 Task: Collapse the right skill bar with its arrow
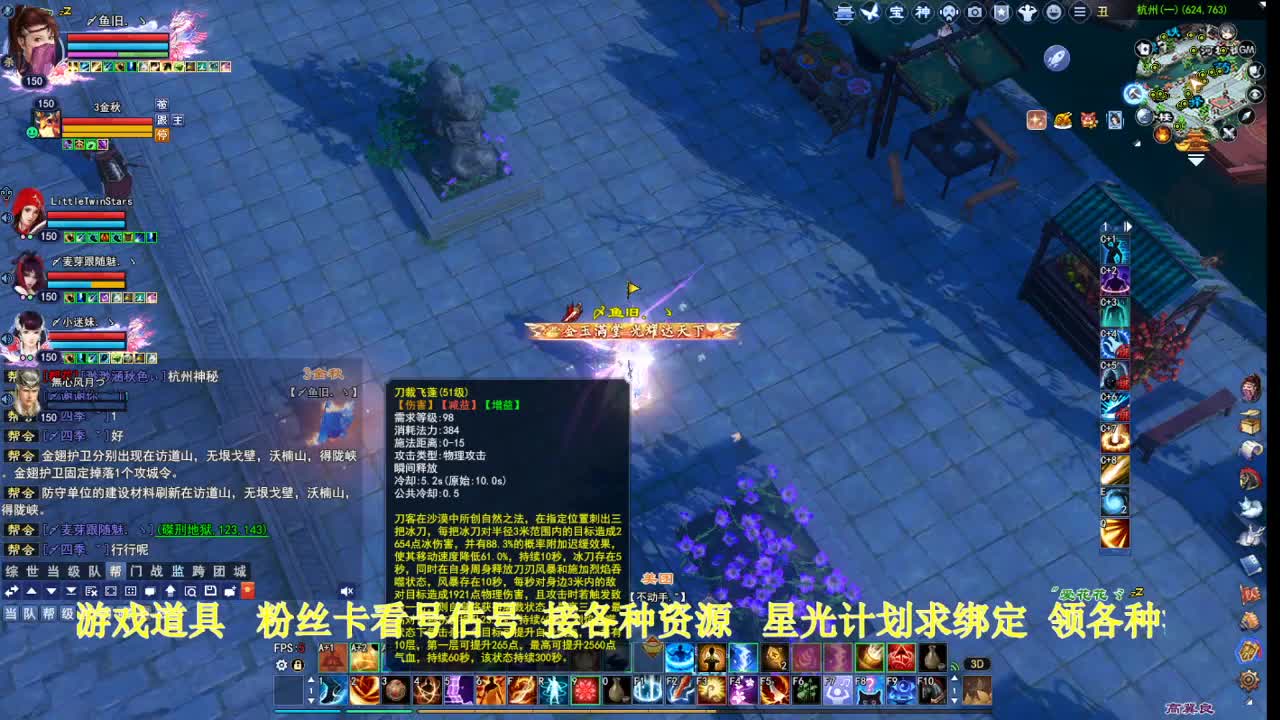[x=1127, y=225]
